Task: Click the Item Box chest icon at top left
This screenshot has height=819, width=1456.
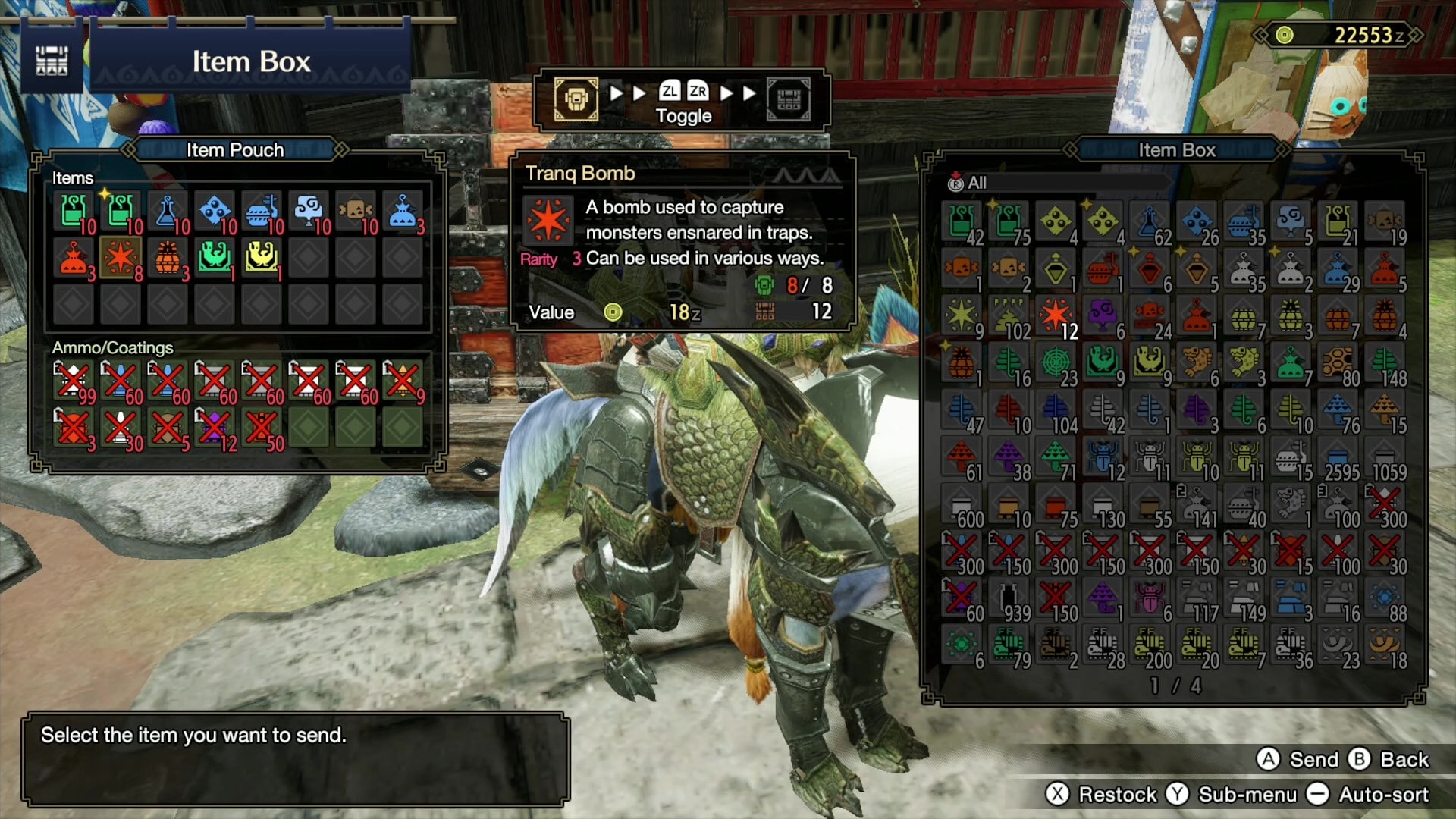Action: tap(52, 59)
